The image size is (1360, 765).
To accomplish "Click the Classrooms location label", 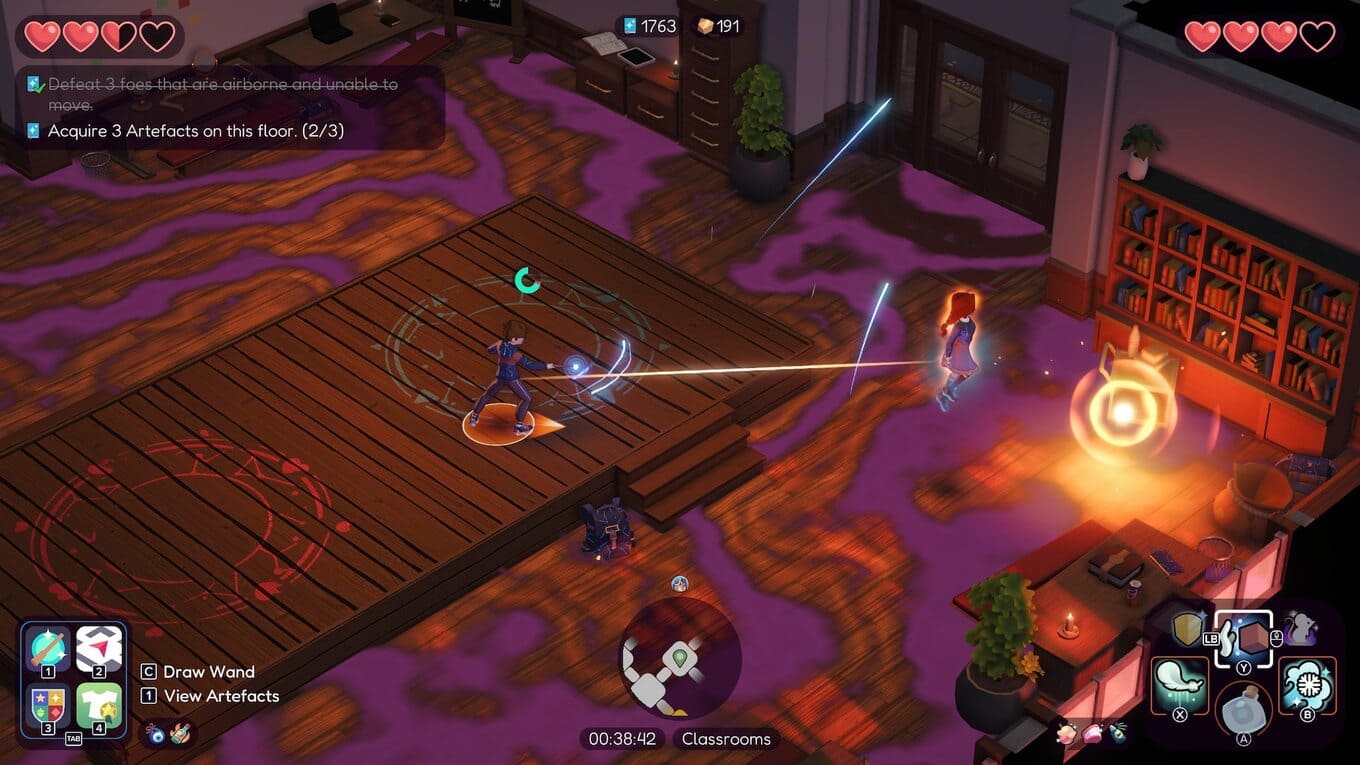I will pos(726,739).
